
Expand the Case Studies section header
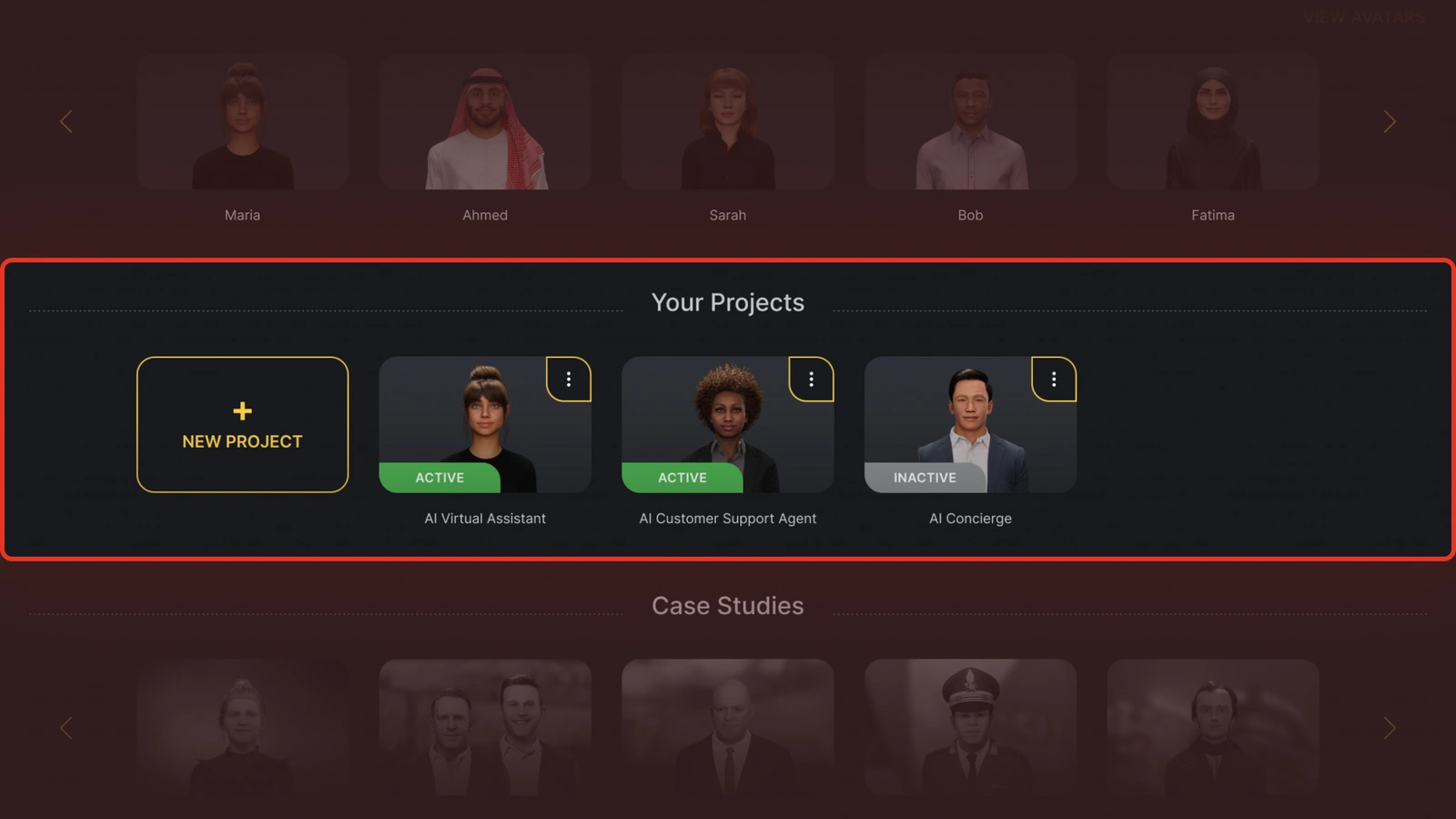point(727,605)
